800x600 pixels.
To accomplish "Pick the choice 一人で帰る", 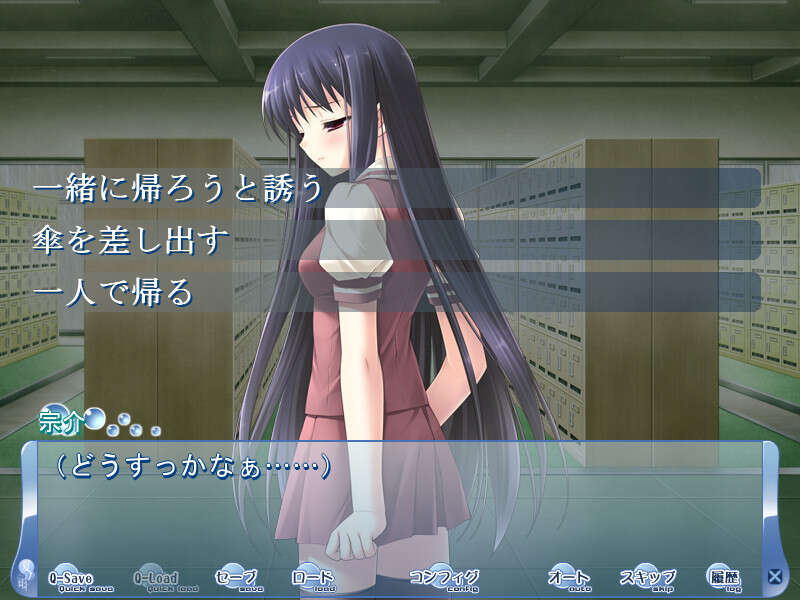I will point(395,292).
